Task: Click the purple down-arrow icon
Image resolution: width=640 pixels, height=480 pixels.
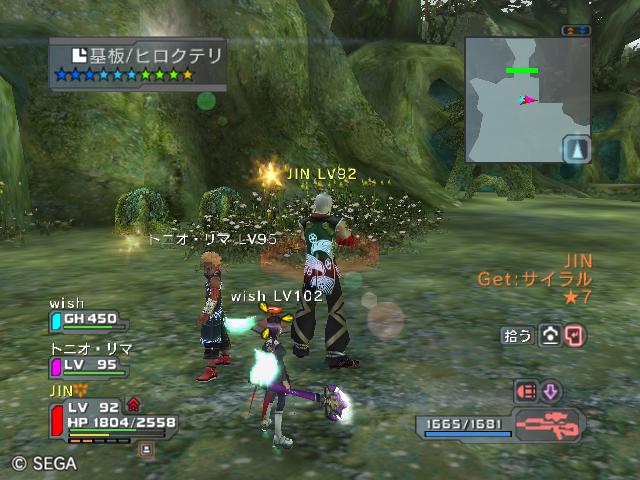Action: (551, 391)
